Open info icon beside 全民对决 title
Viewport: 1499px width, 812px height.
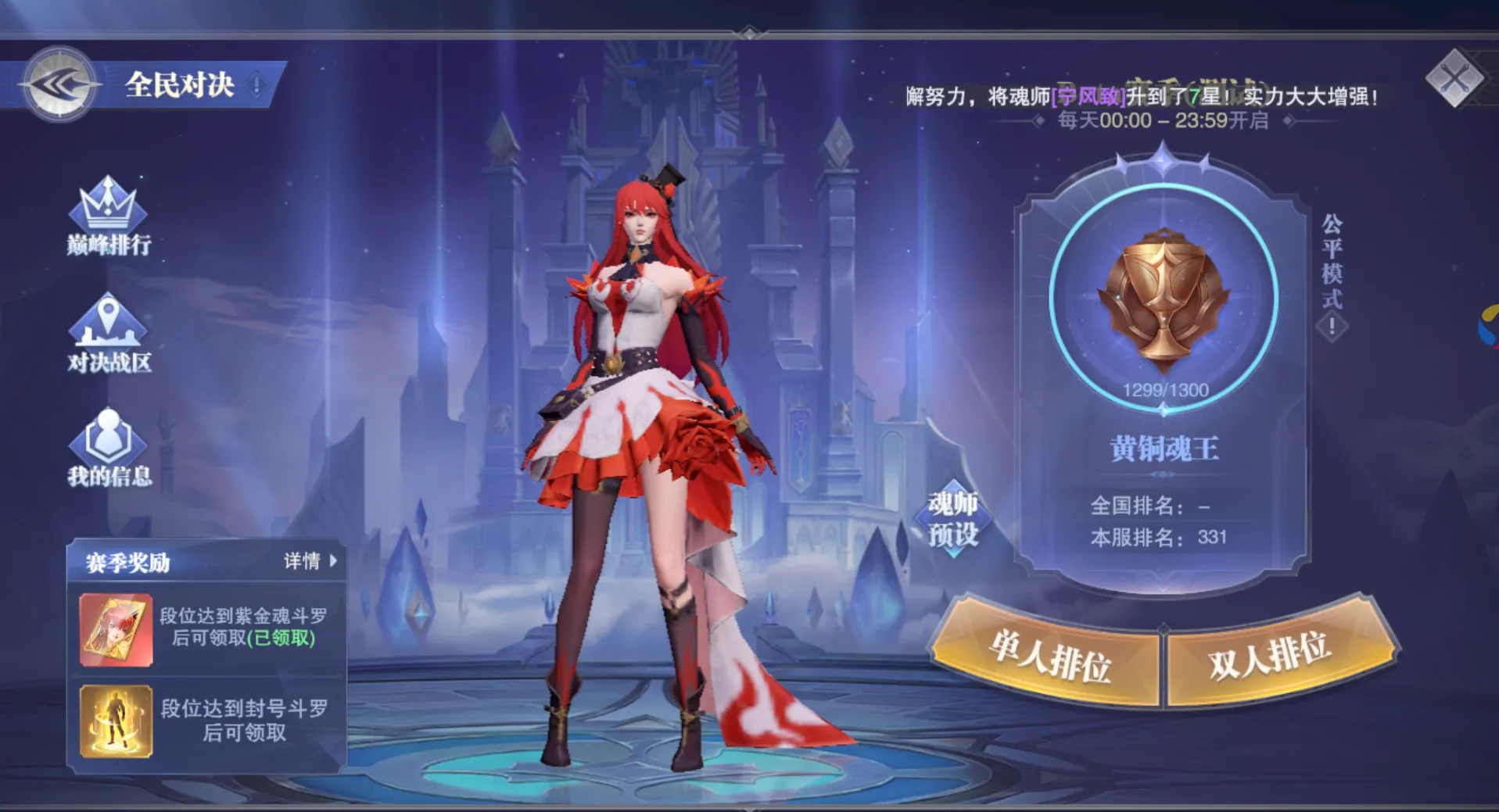pyautogui.click(x=257, y=84)
